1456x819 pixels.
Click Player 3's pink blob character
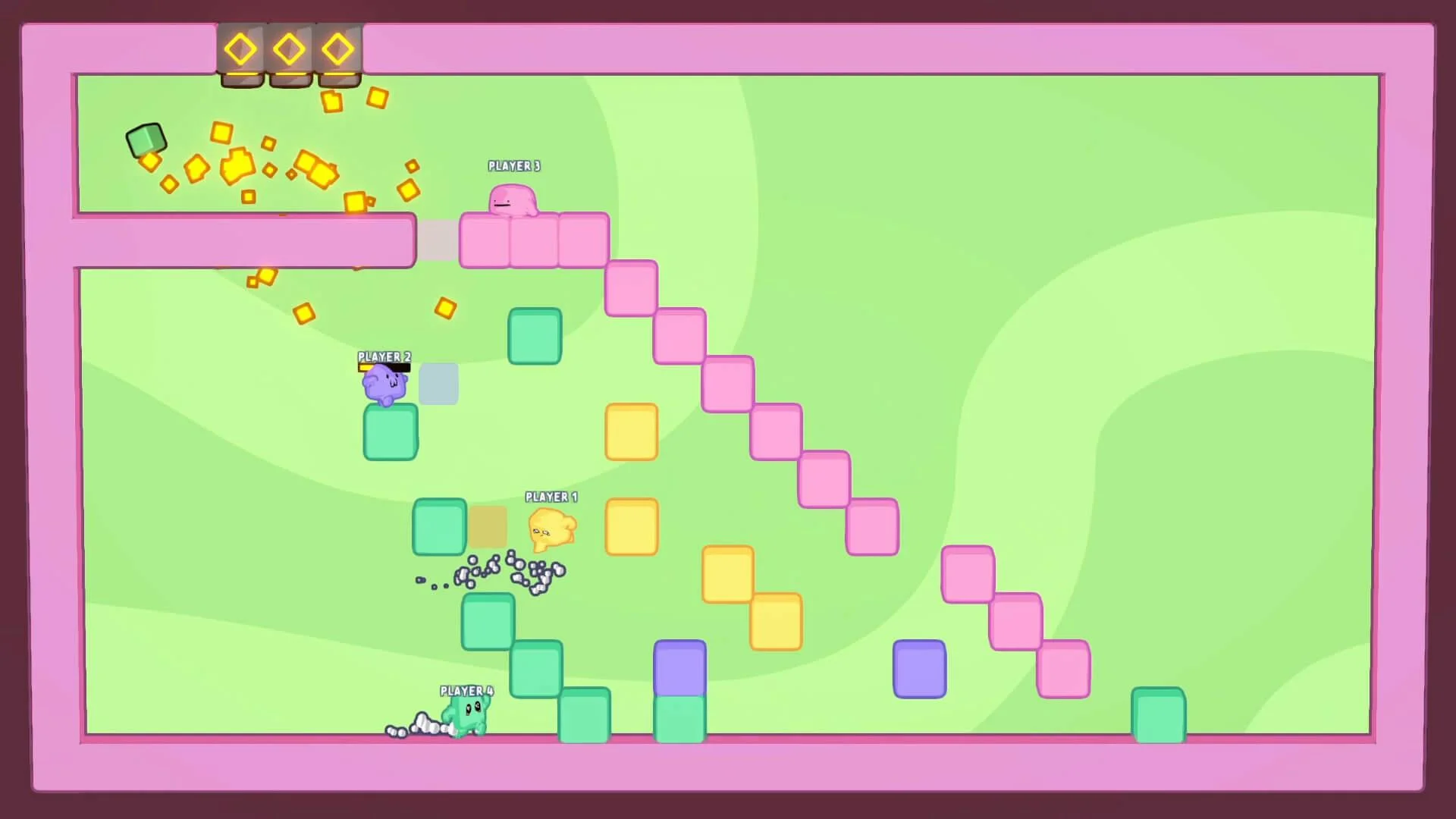(513, 199)
